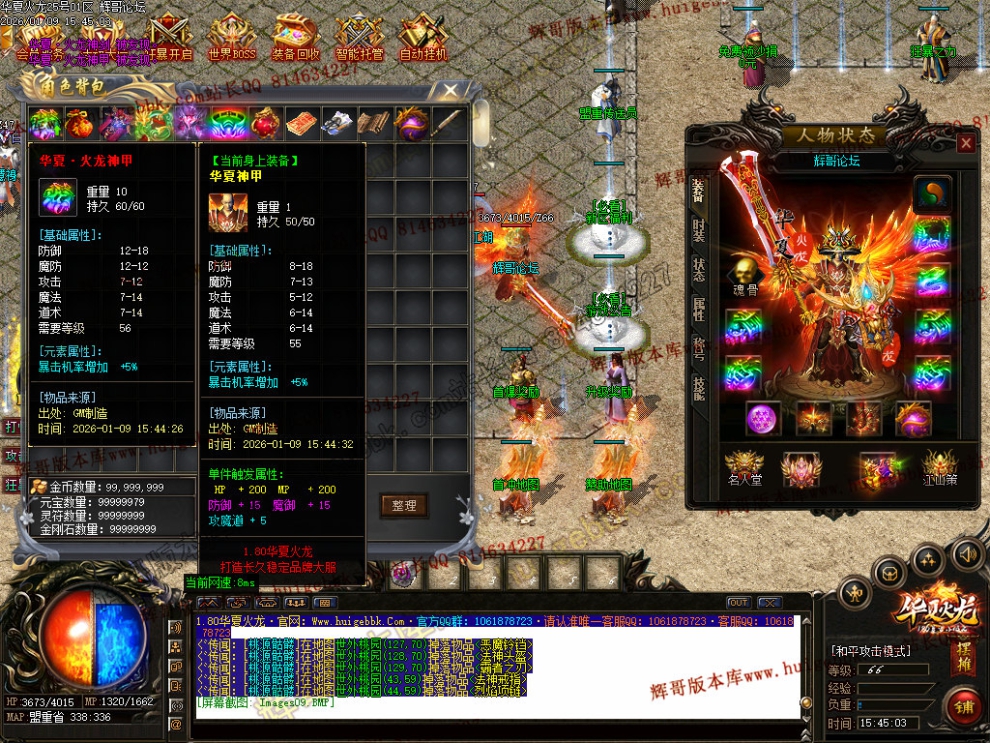This screenshot has height=743, width=990.
Task: Switch to the 时装 tab
Action: coord(698,231)
